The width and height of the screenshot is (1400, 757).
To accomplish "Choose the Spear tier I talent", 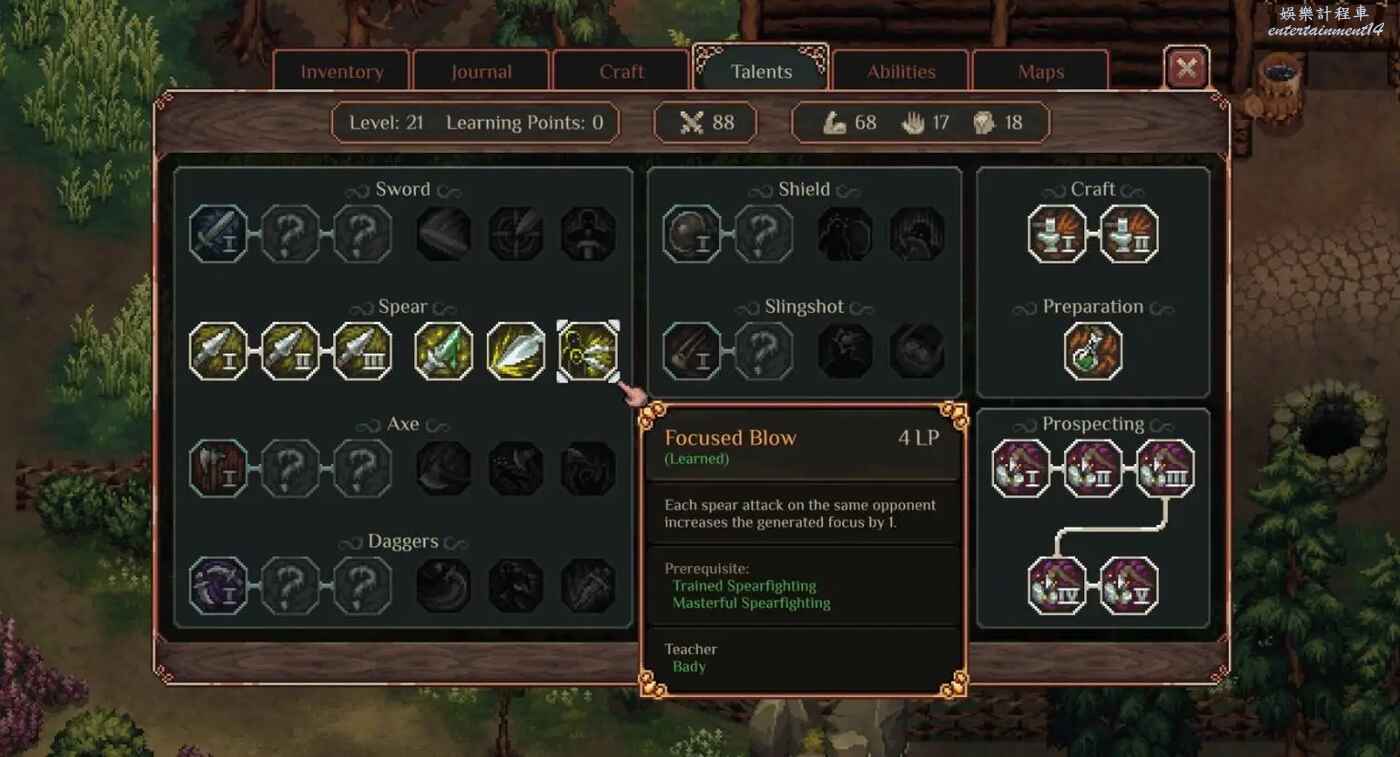I will (218, 351).
